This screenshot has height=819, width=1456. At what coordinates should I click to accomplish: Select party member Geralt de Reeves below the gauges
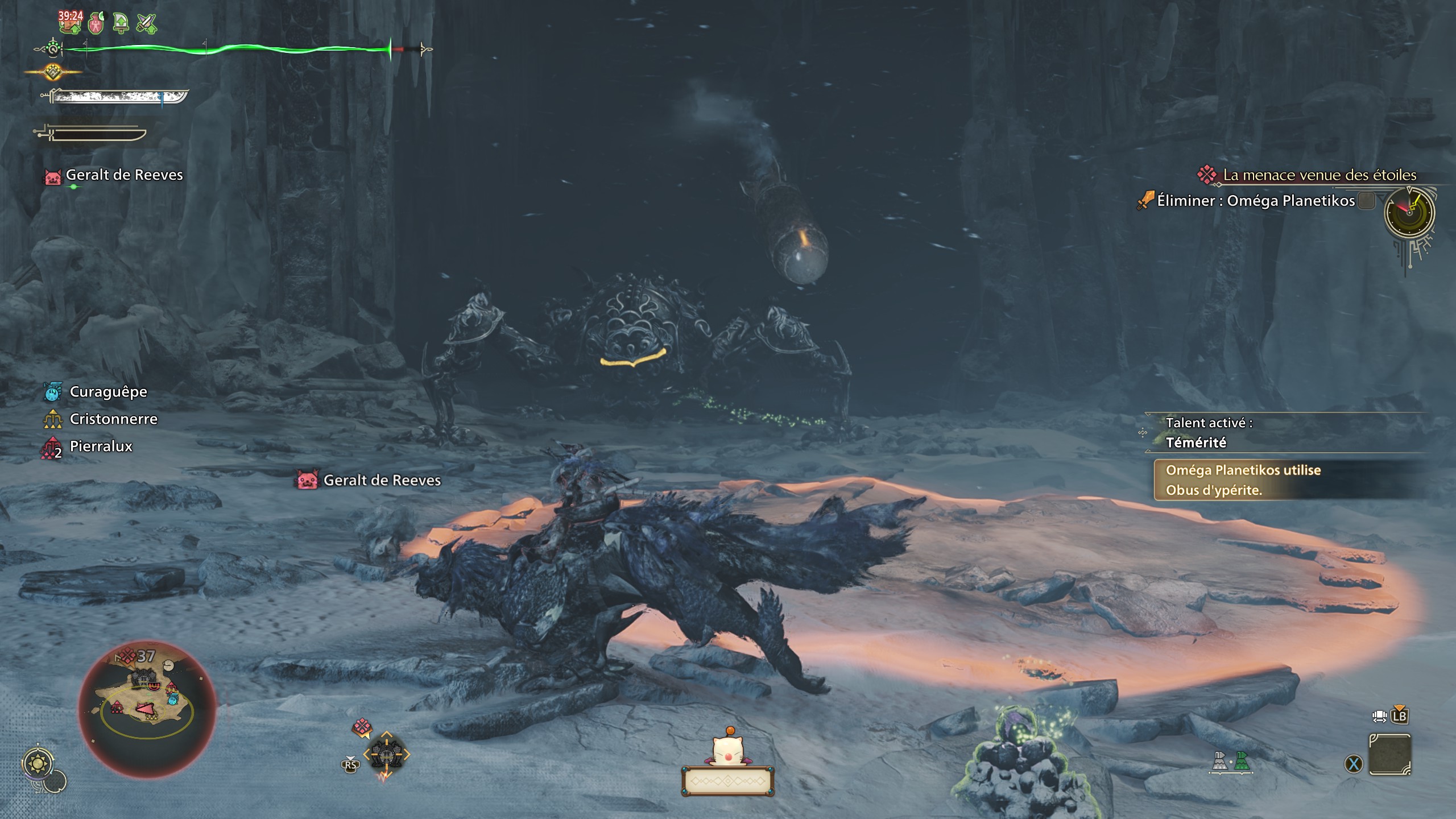(x=124, y=175)
